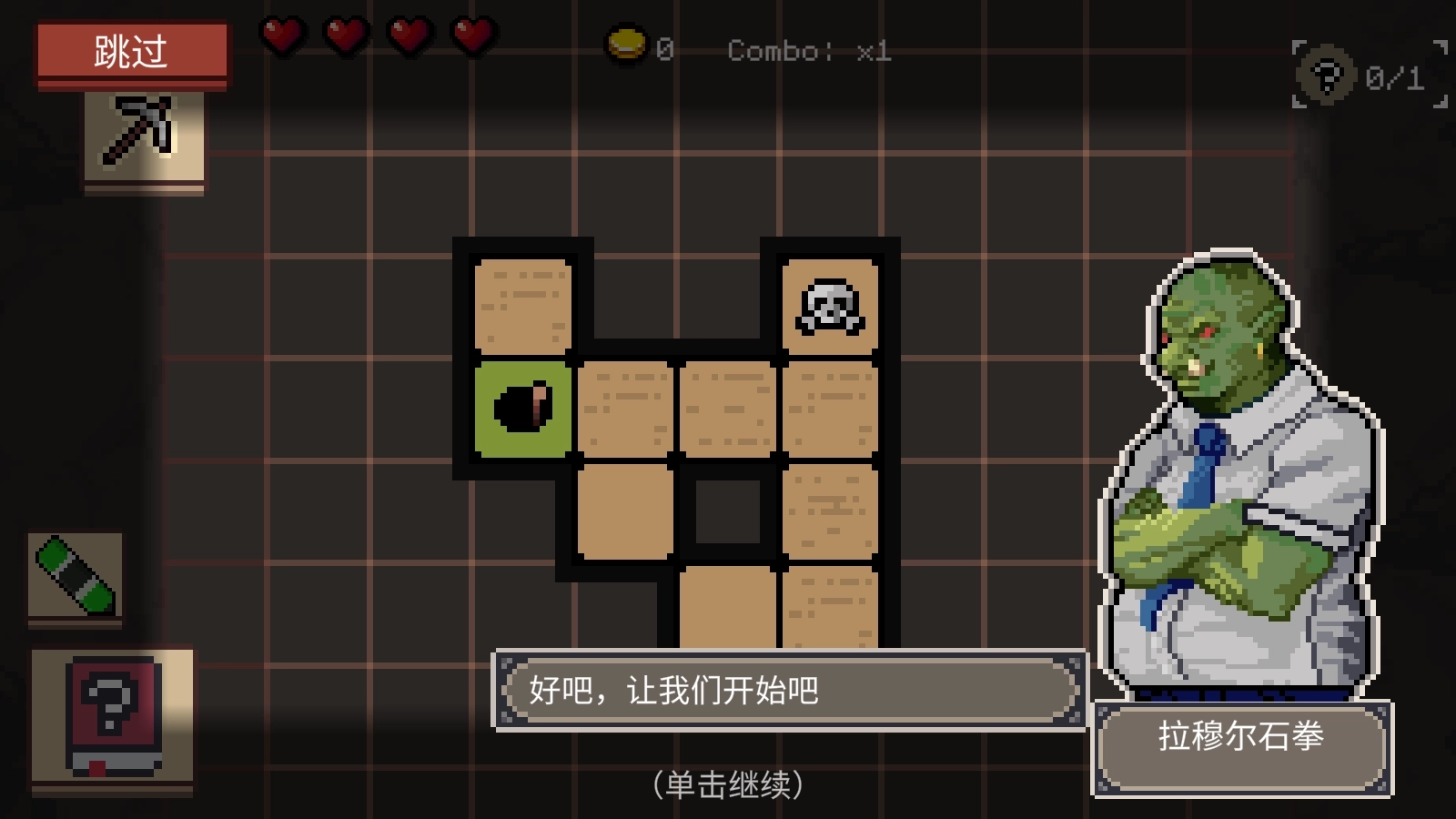Click the Combo x1 counter
The image size is (1456, 819).
(806, 52)
